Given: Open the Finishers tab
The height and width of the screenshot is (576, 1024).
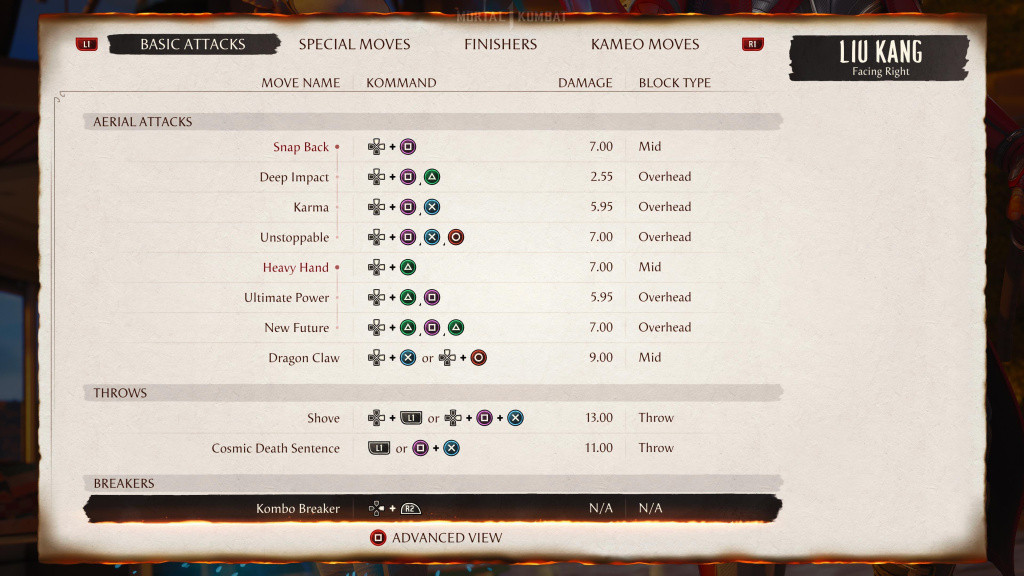Looking at the screenshot, I should 500,44.
